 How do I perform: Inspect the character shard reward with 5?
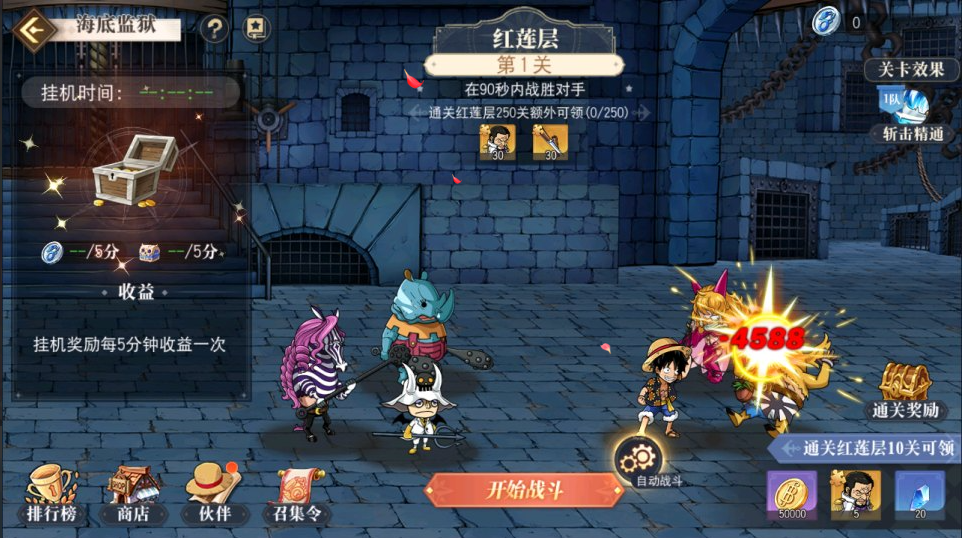pos(855,494)
